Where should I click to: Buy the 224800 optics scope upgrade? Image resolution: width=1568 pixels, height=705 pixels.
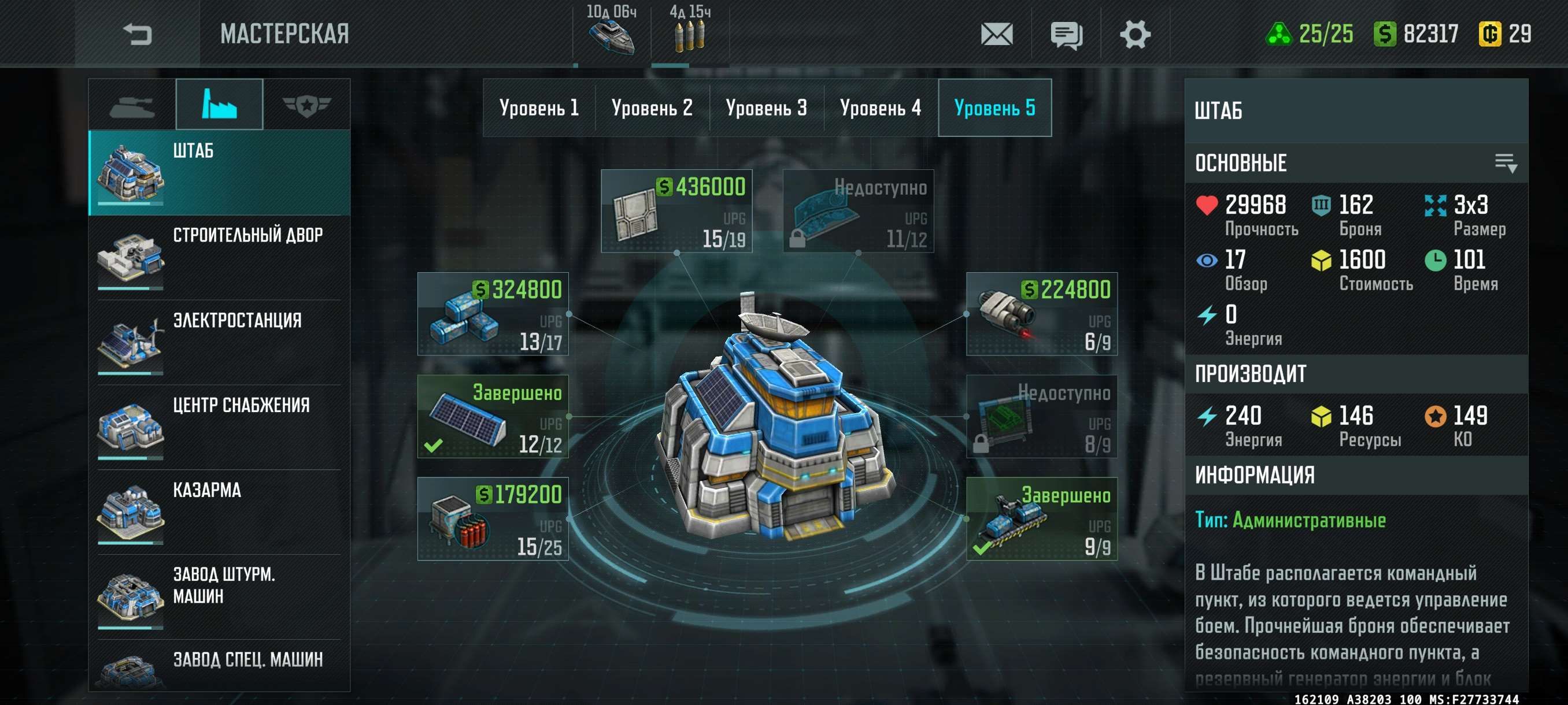coord(1041,314)
